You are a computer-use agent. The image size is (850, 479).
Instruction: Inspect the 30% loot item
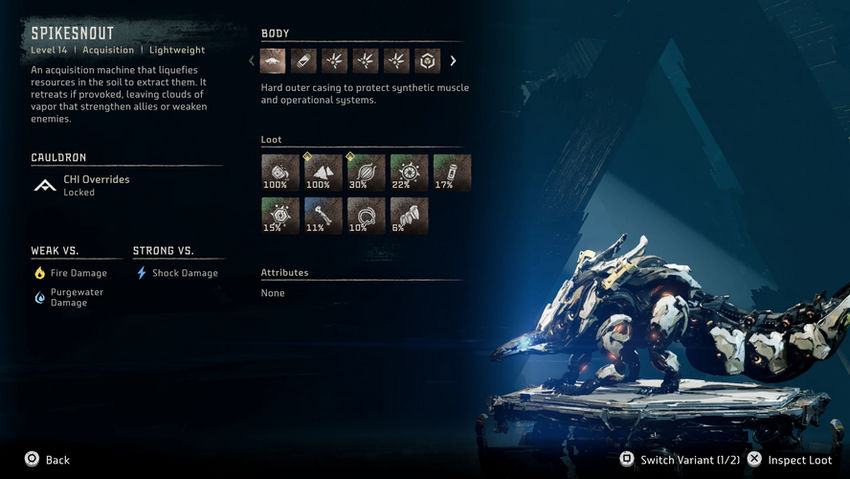366,172
